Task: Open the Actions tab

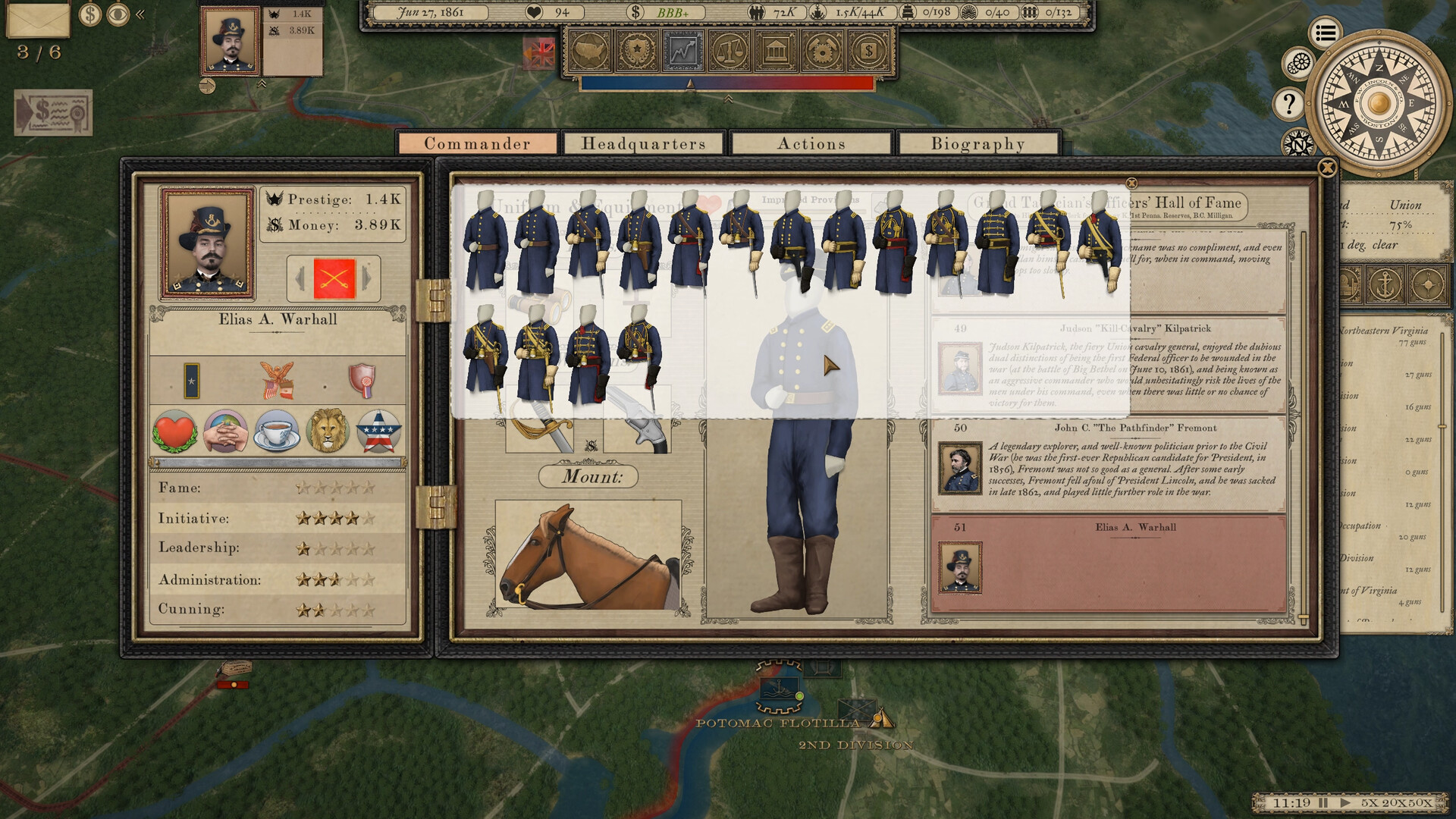Action: (x=811, y=143)
